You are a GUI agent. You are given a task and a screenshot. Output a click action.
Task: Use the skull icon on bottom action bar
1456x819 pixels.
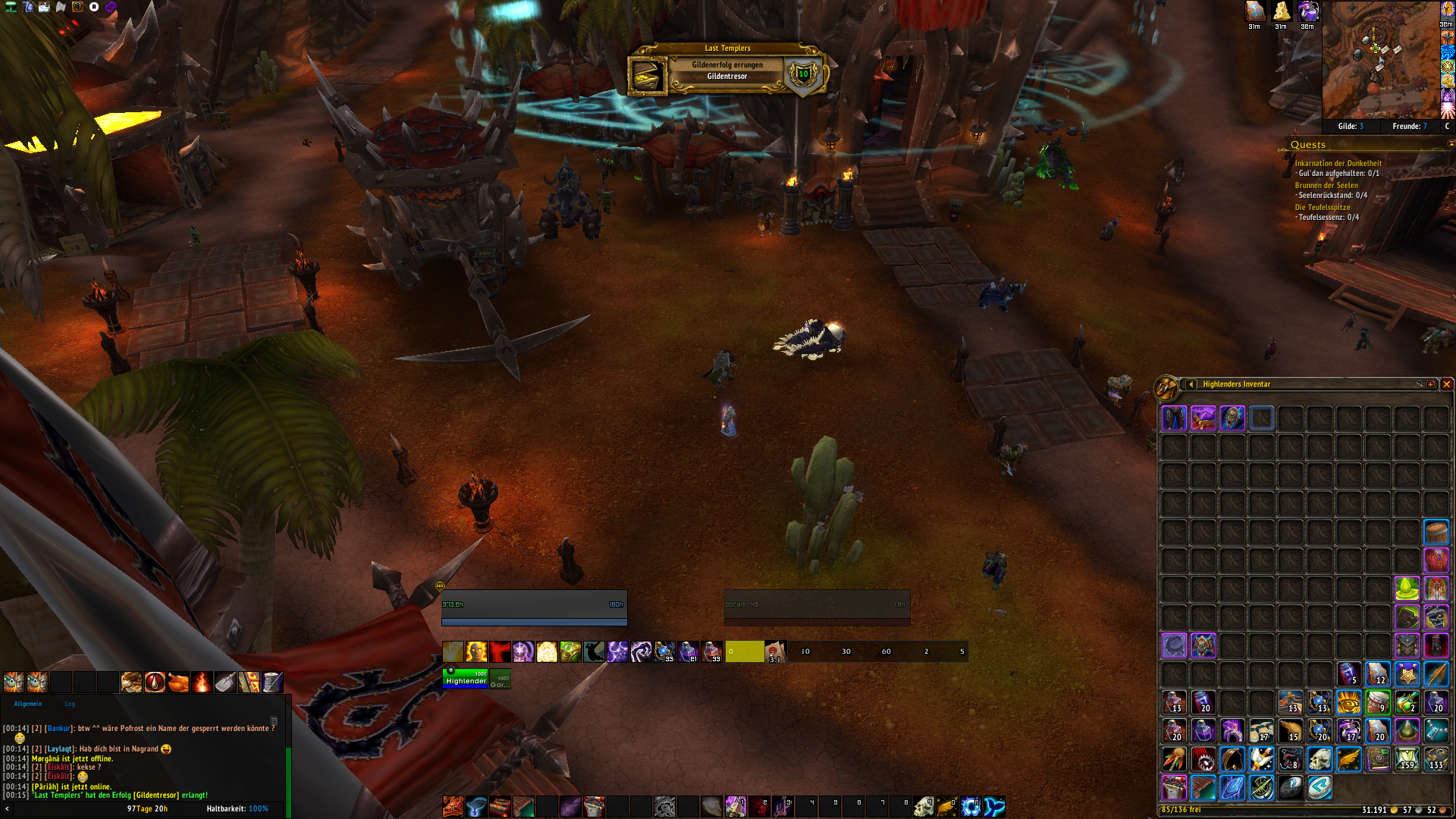(x=923, y=806)
